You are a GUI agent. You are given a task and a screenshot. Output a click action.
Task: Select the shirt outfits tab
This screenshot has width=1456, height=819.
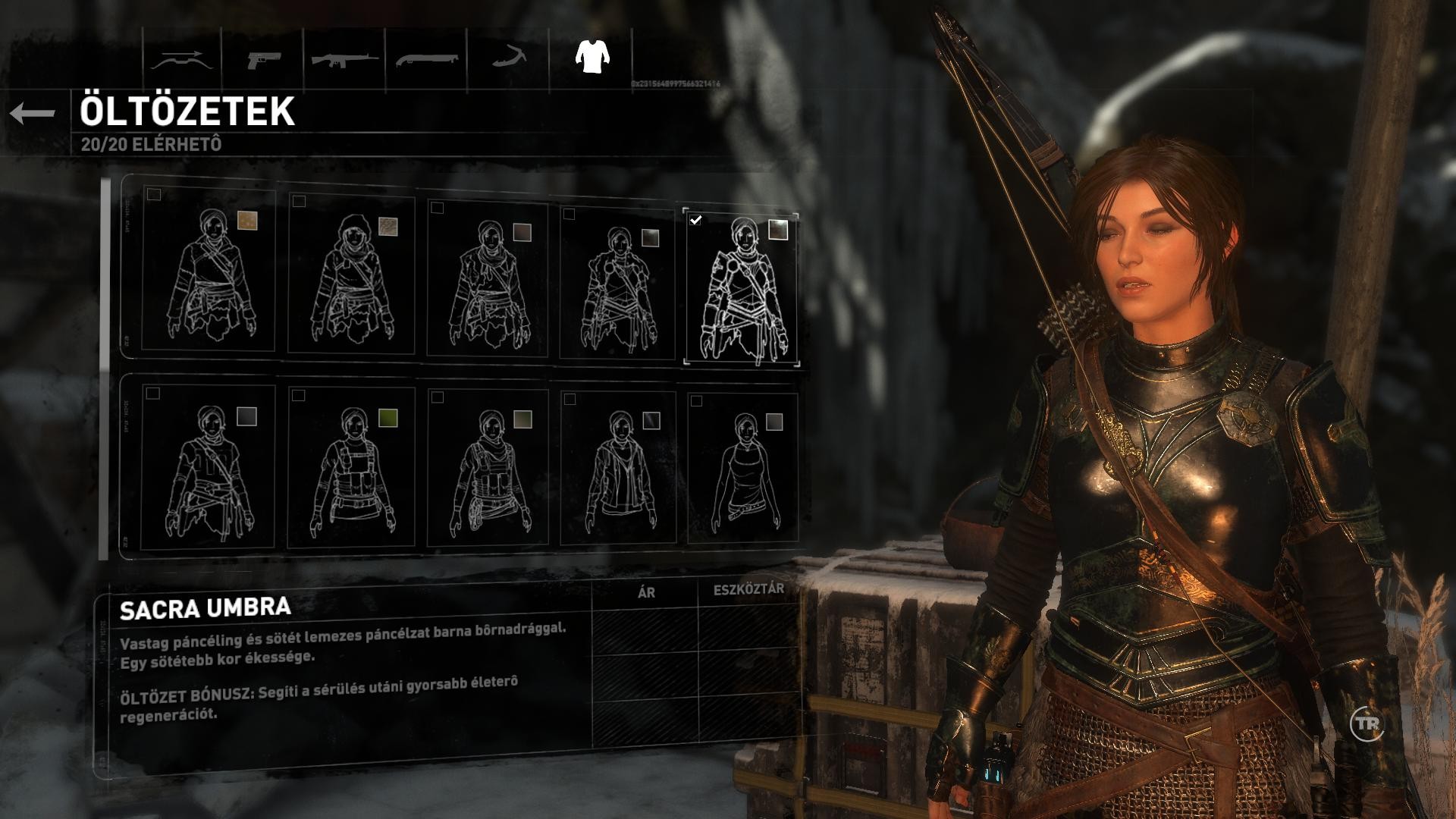coord(592,56)
